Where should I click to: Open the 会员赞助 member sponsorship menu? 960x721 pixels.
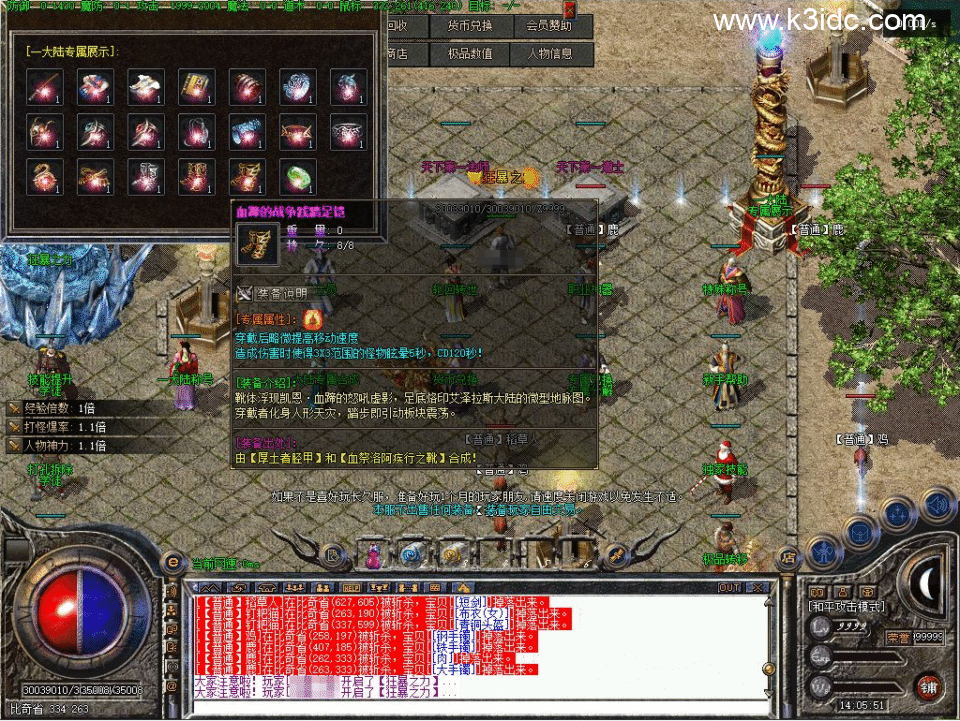550,26
